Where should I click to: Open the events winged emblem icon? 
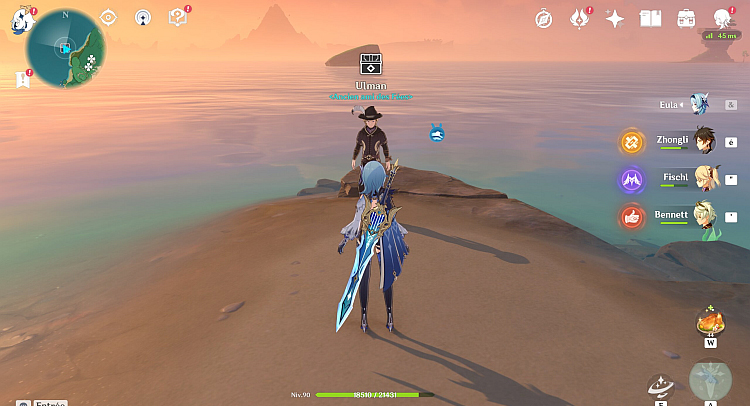point(579,18)
